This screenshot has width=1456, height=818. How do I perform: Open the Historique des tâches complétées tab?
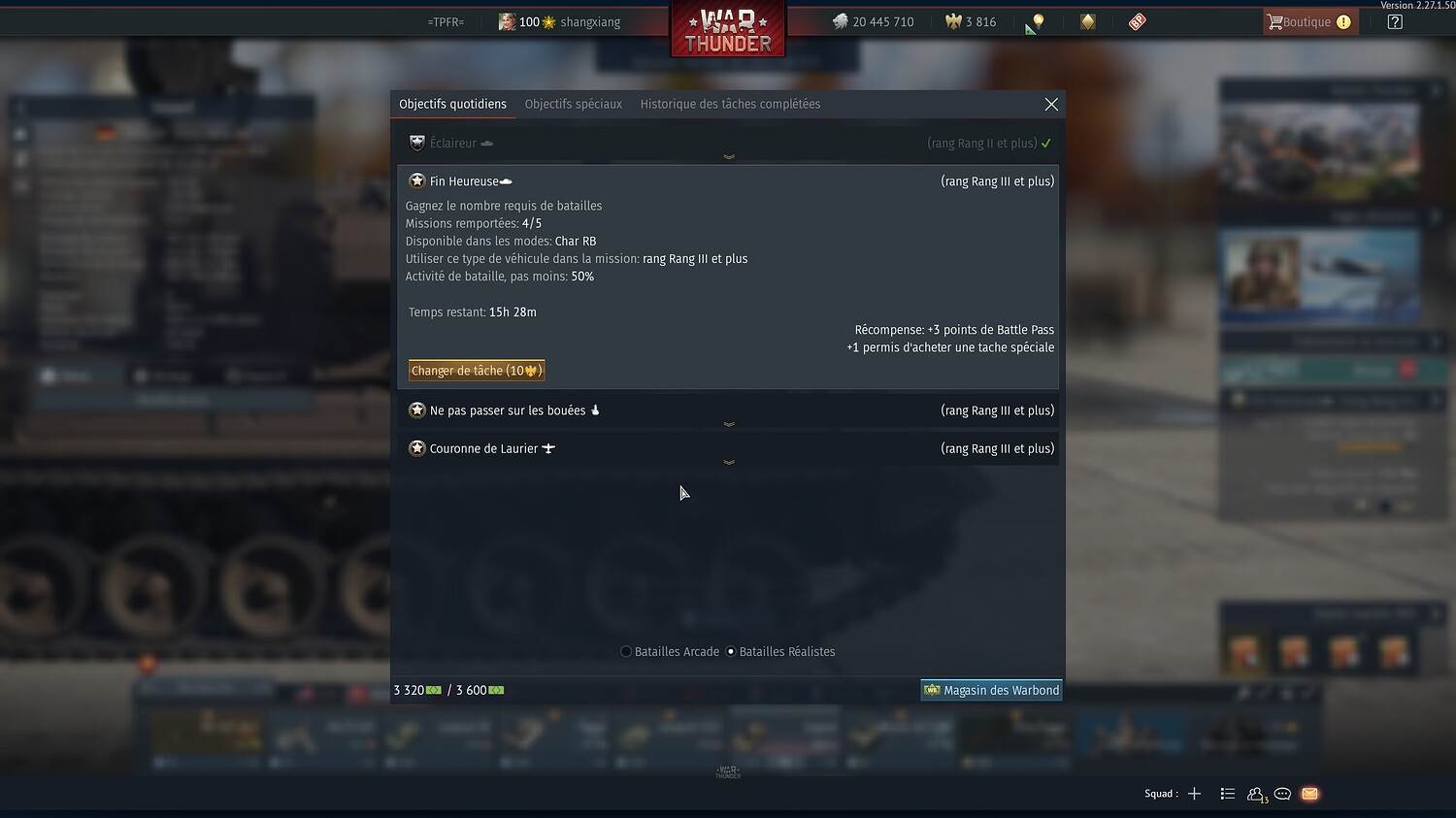point(730,104)
